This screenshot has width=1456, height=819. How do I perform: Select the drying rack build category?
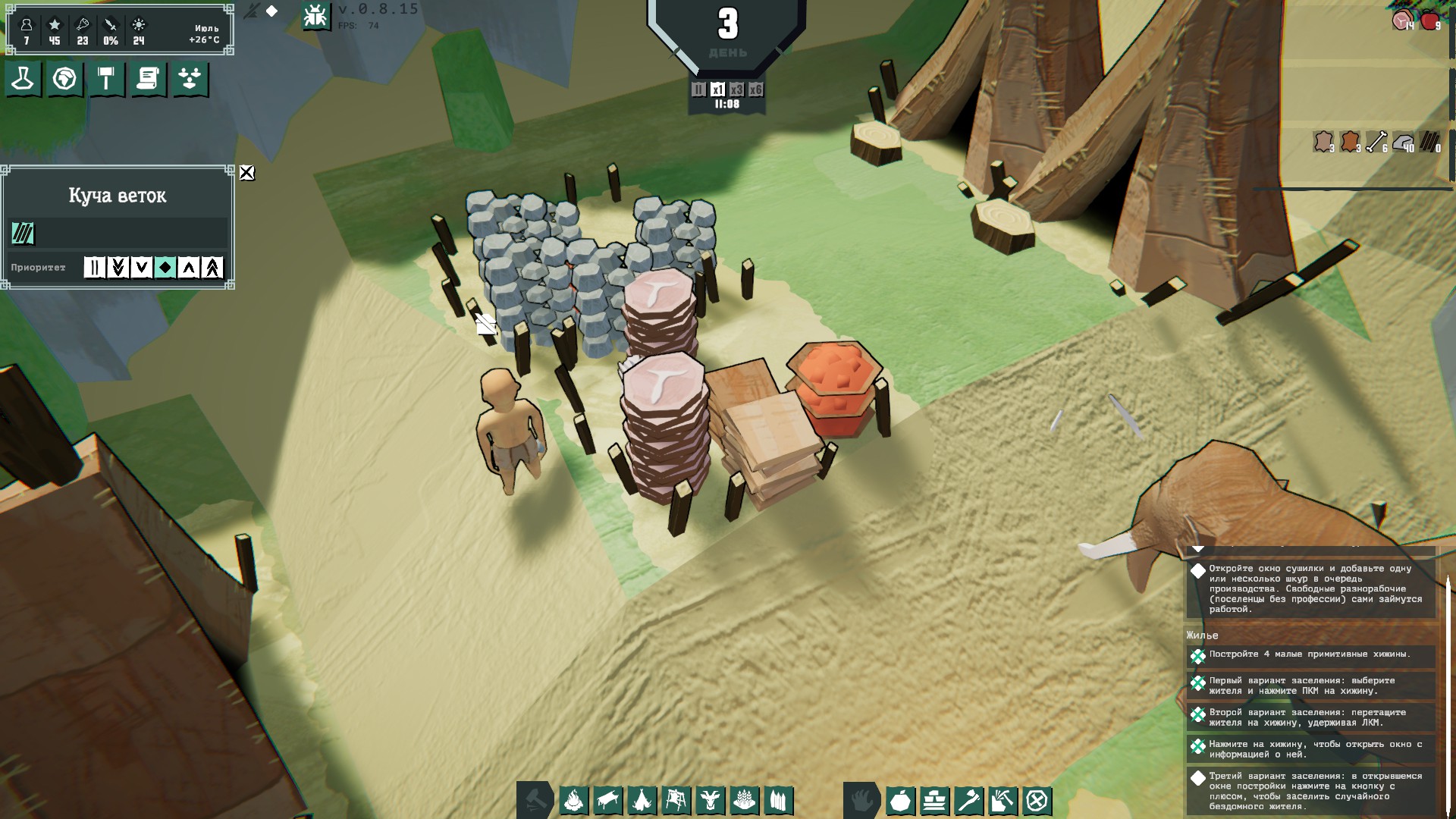[676, 800]
